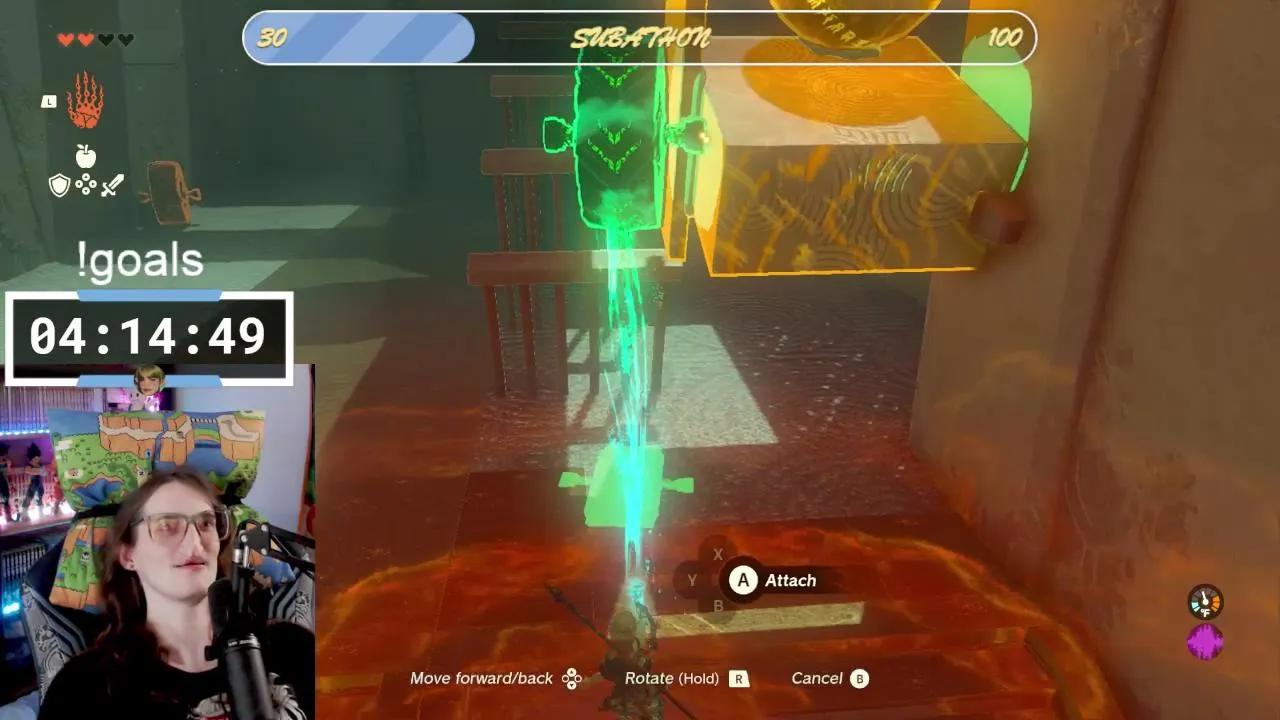
Task: Click the SUBATHON progress bar
Action: click(640, 37)
